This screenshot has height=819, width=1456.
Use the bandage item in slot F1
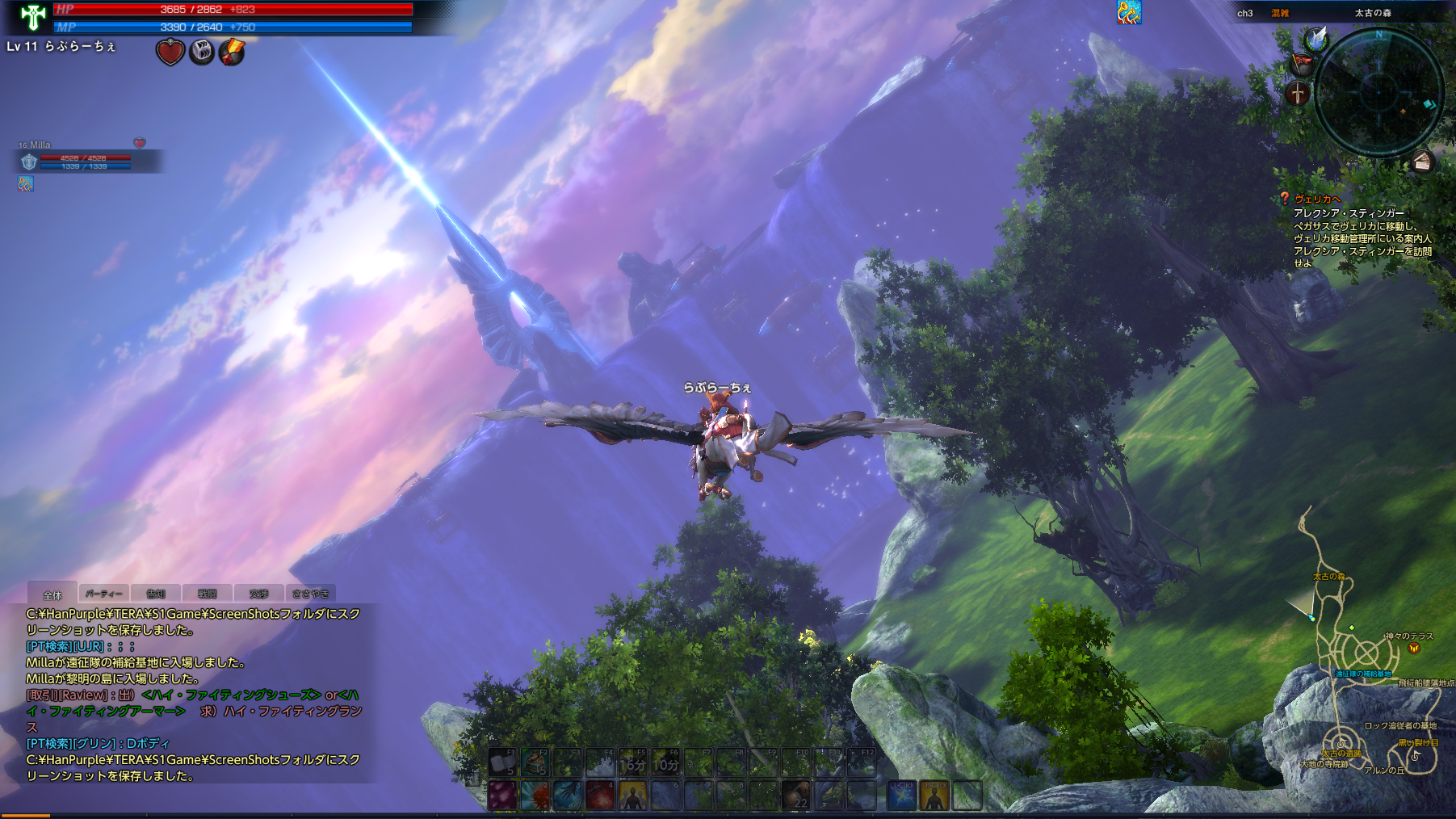(502, 762)
